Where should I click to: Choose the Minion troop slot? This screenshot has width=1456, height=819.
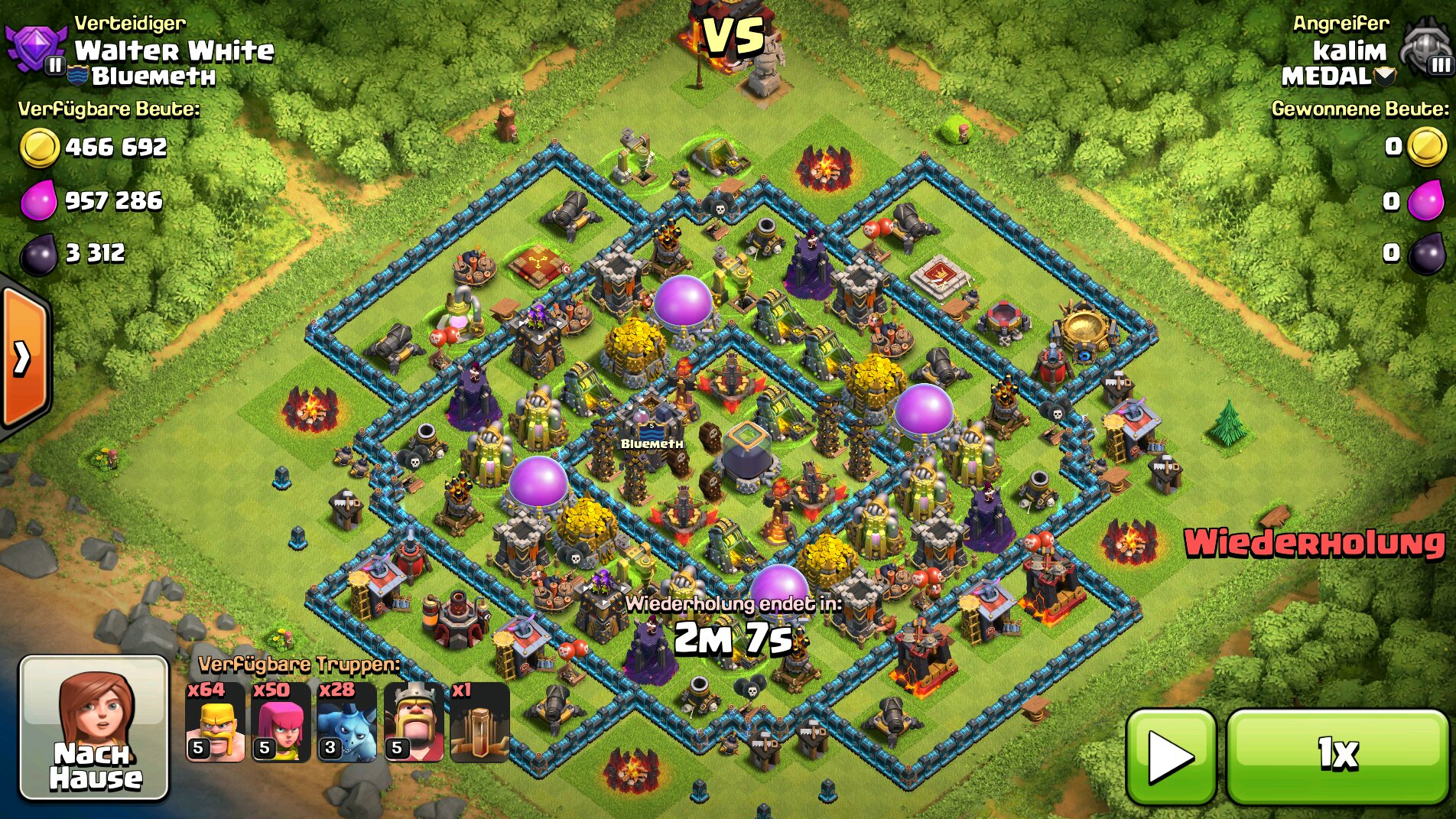click(x=347, y=723)
